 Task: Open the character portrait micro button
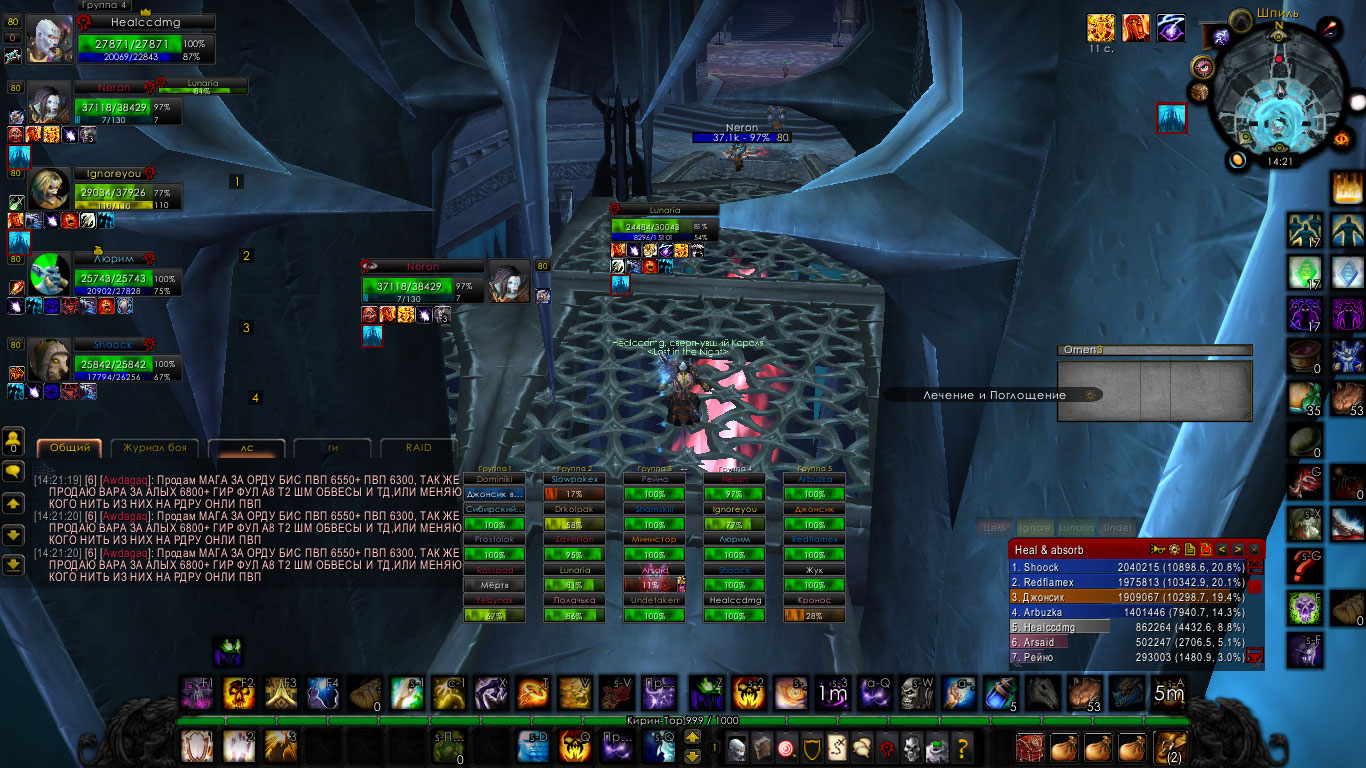tap(736, 746)
